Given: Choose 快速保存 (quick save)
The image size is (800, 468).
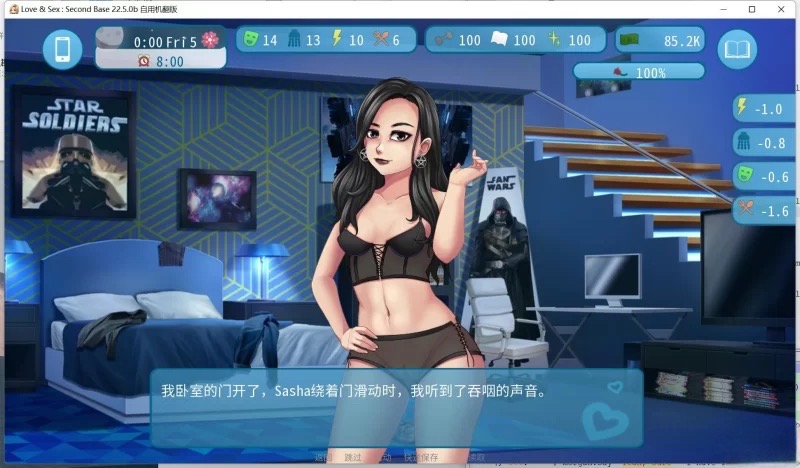Looking at the screenshot, I should (x=421, y=457).
